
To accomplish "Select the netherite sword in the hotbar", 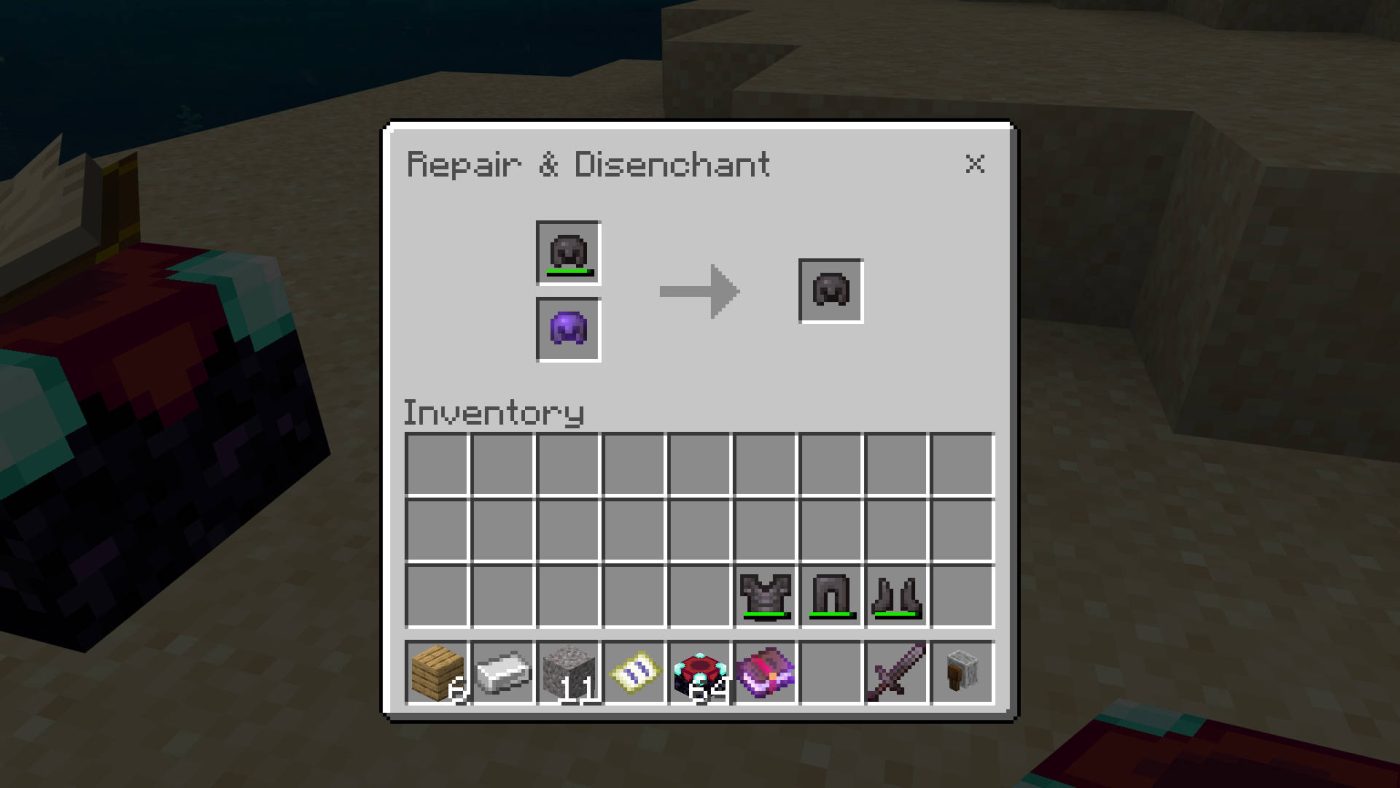I will (895, 671).
